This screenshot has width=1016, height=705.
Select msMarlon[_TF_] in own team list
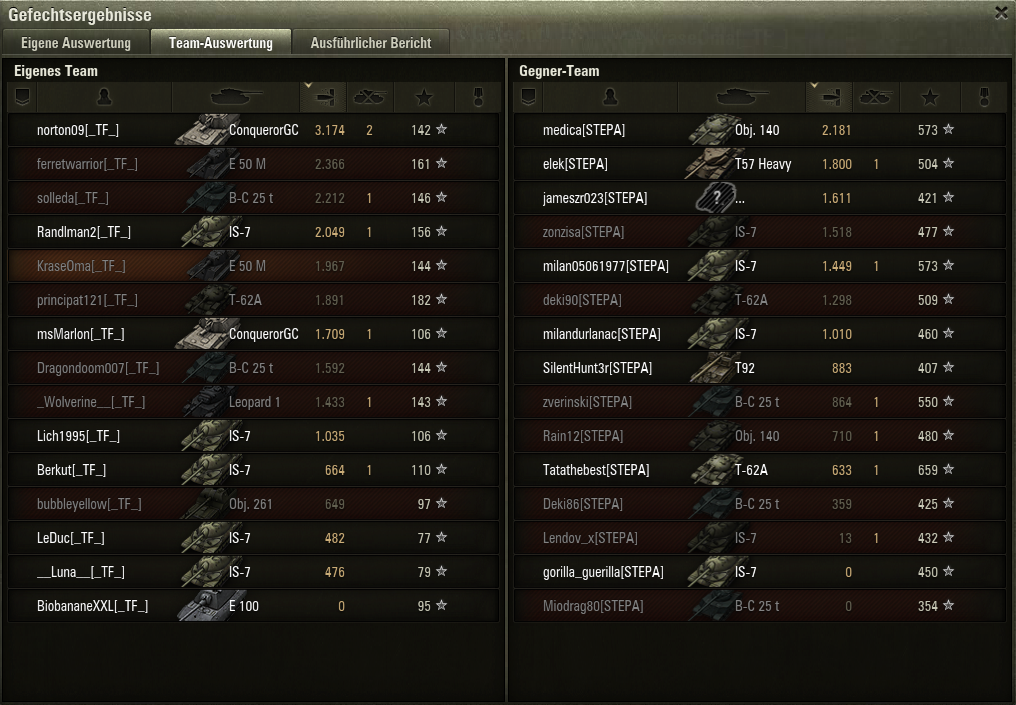pyautogui.click(x=80, y=334)
